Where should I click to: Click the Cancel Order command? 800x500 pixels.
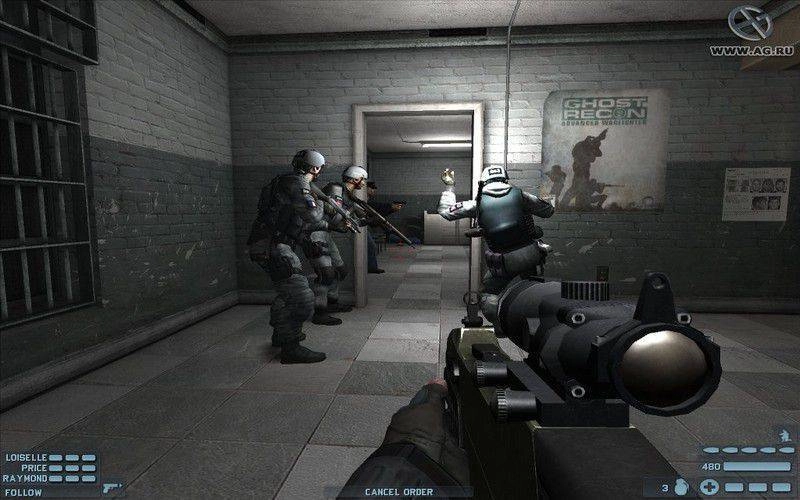[399, 491]
